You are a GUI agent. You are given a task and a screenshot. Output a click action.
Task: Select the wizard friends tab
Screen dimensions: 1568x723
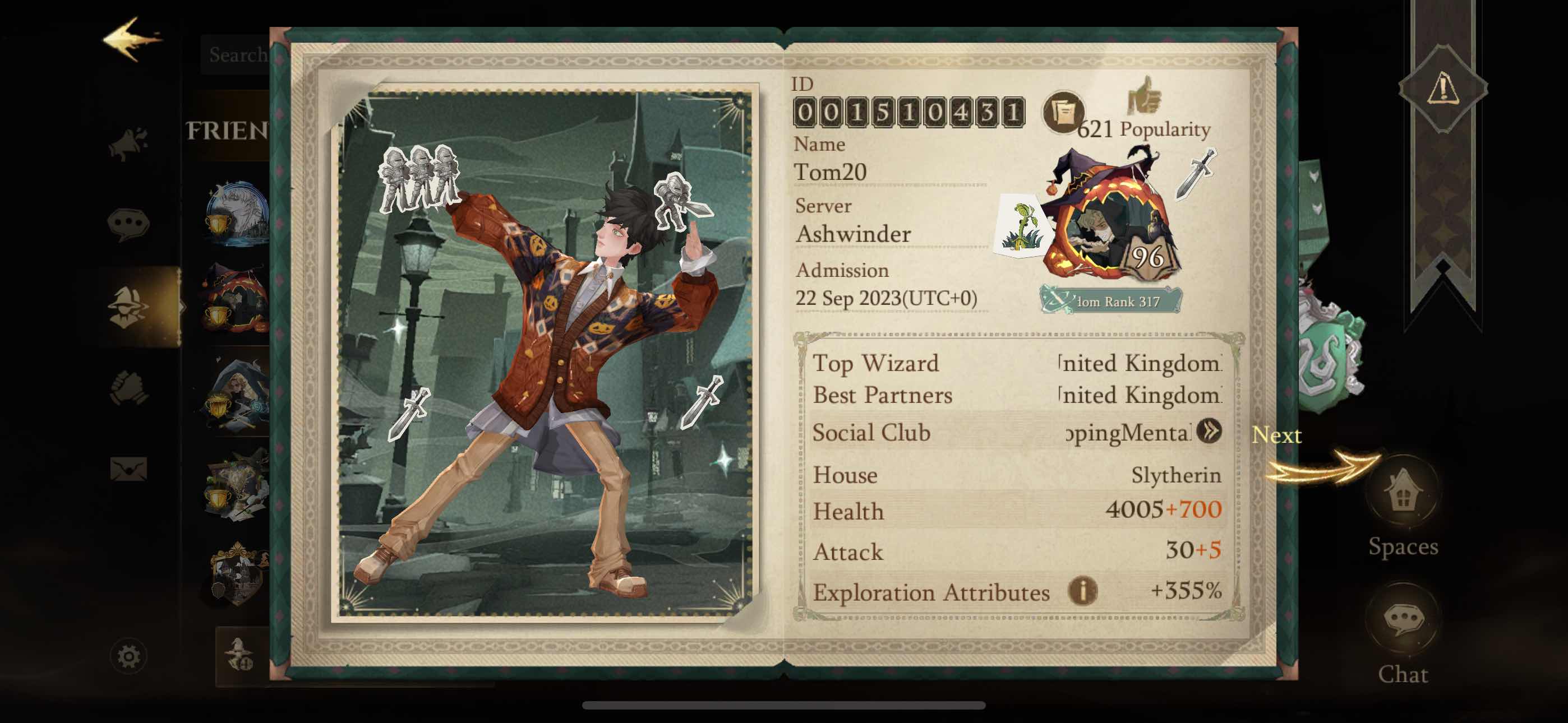pos(128,307)
